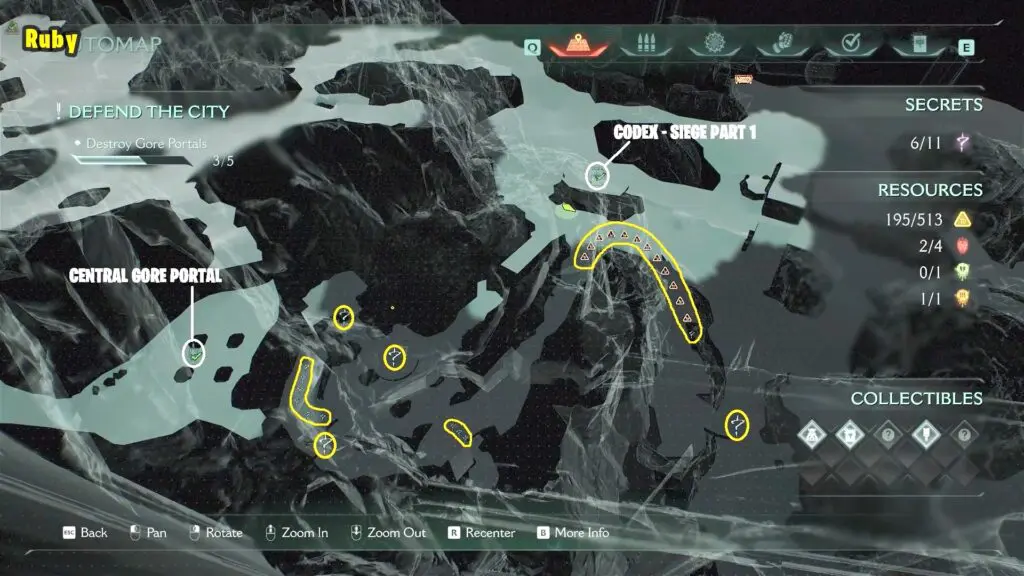Select the Defend the City objective
Screen dimensions: 1024x576
pos(149,111)
